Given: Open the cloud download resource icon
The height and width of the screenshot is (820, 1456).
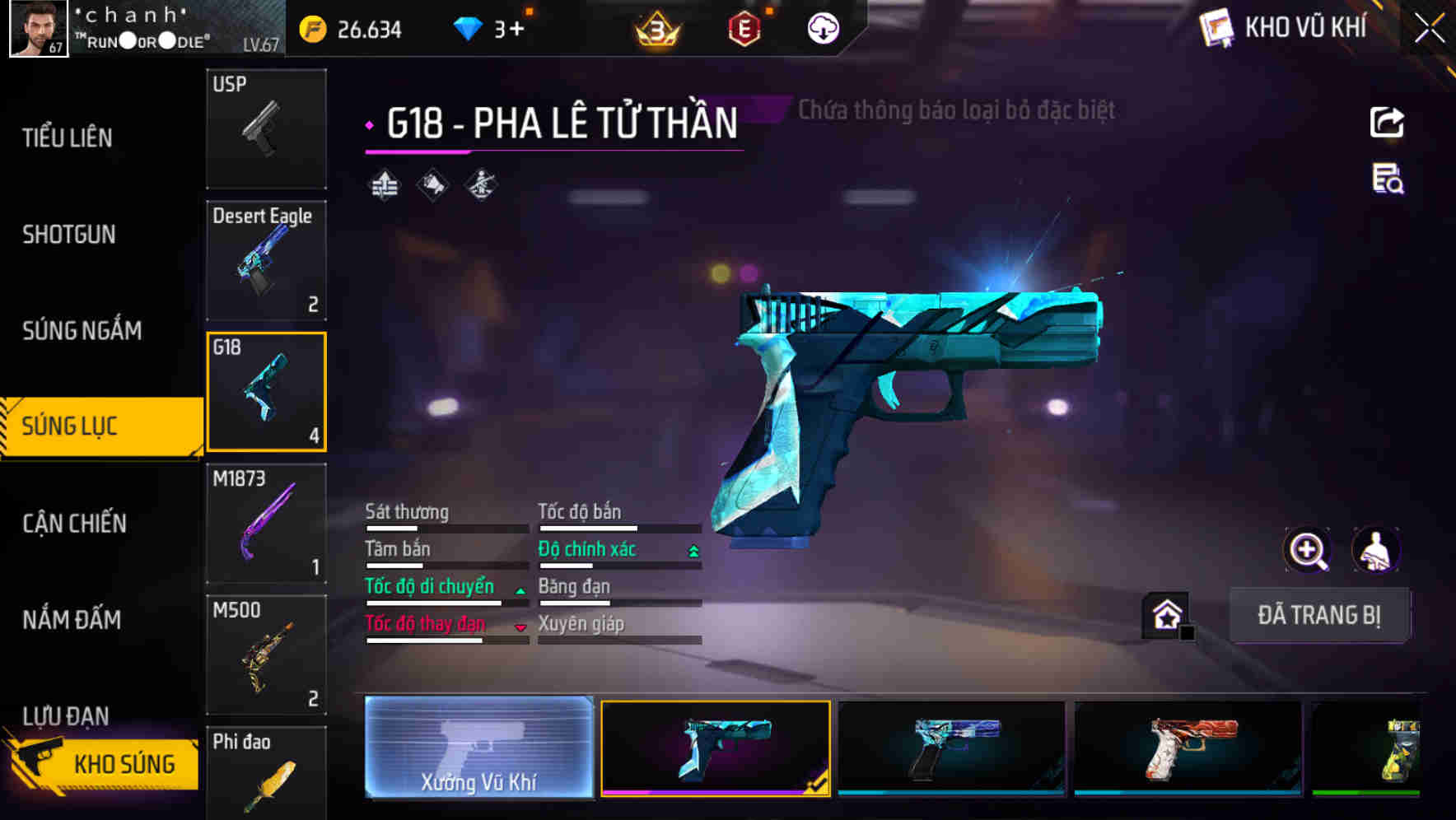Looking at the screenshot, I should pos(822,27).
